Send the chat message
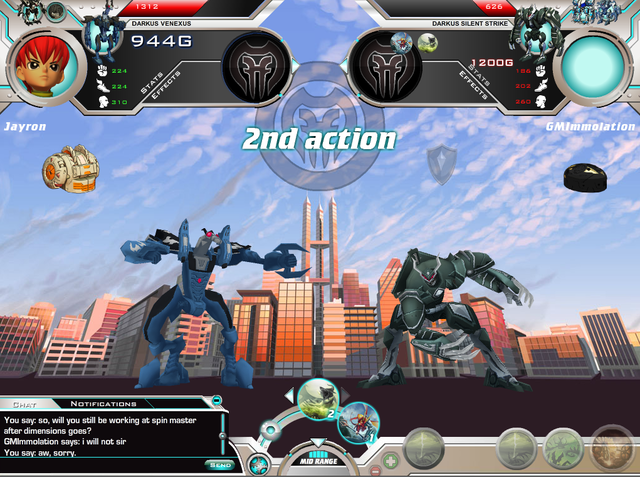The height and width of the screenshot is (477, 640). [220, 464]
